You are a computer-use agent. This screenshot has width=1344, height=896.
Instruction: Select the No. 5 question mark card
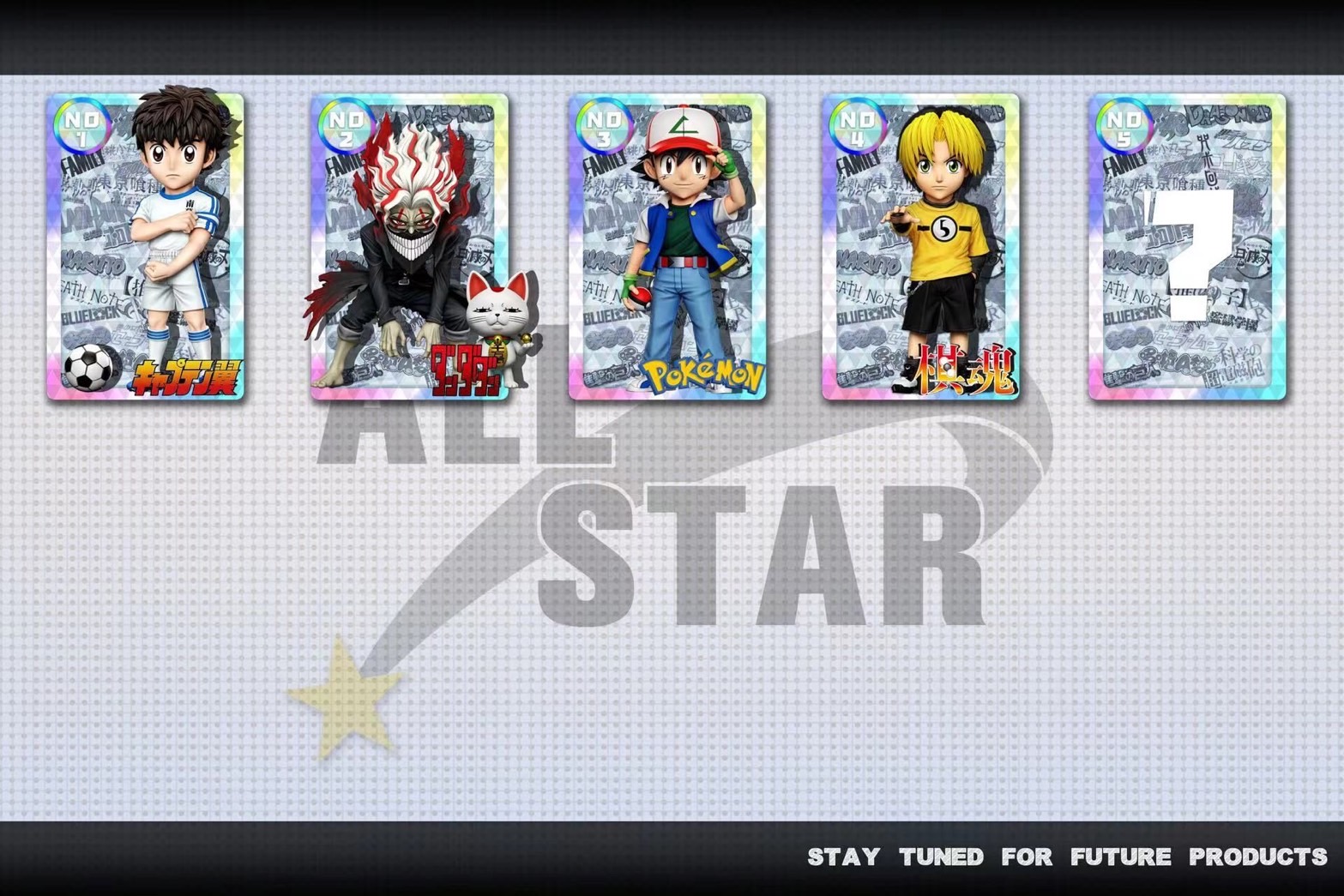[x=1187, y=247]
